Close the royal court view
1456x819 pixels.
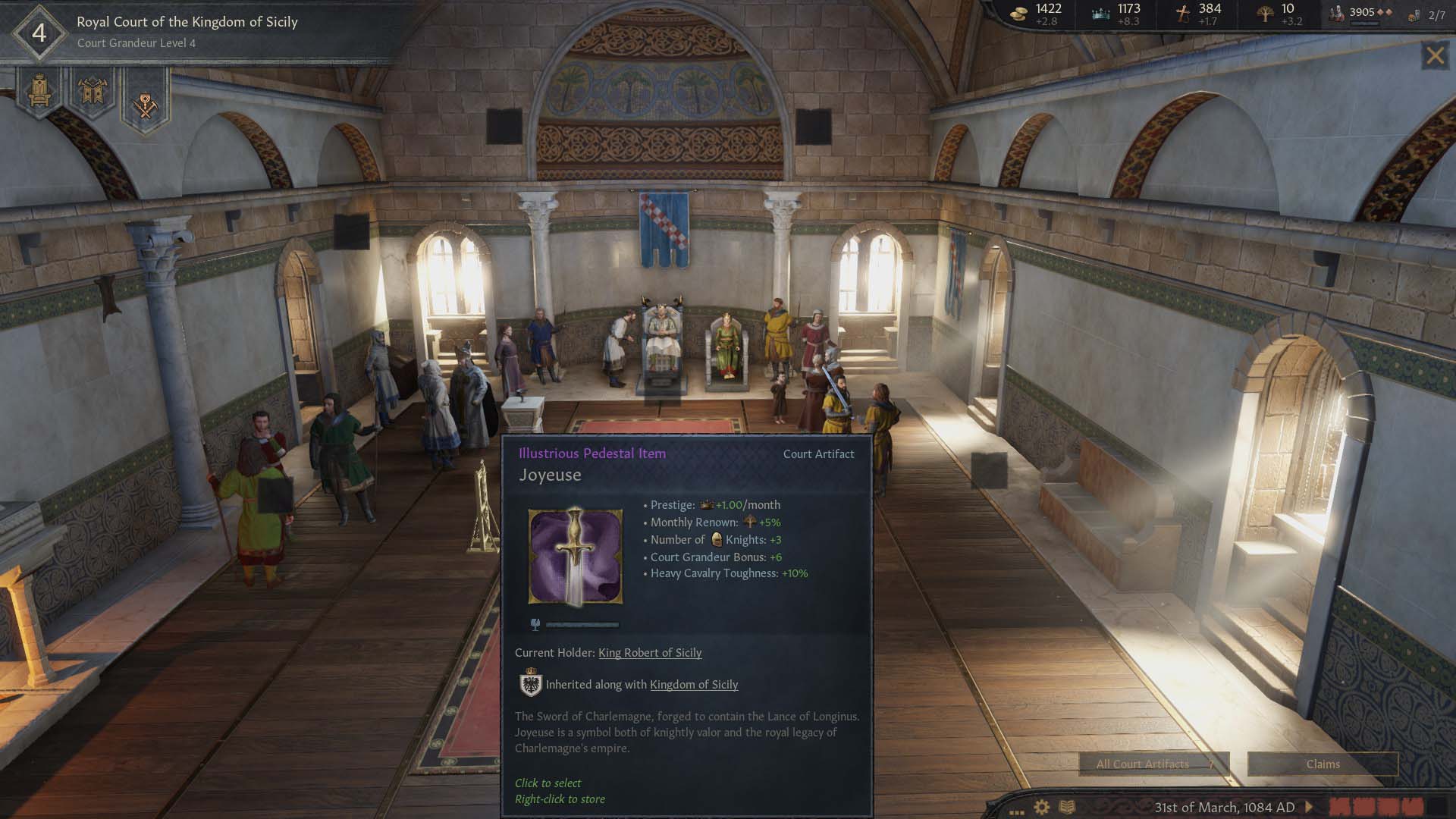[1435, 55]
